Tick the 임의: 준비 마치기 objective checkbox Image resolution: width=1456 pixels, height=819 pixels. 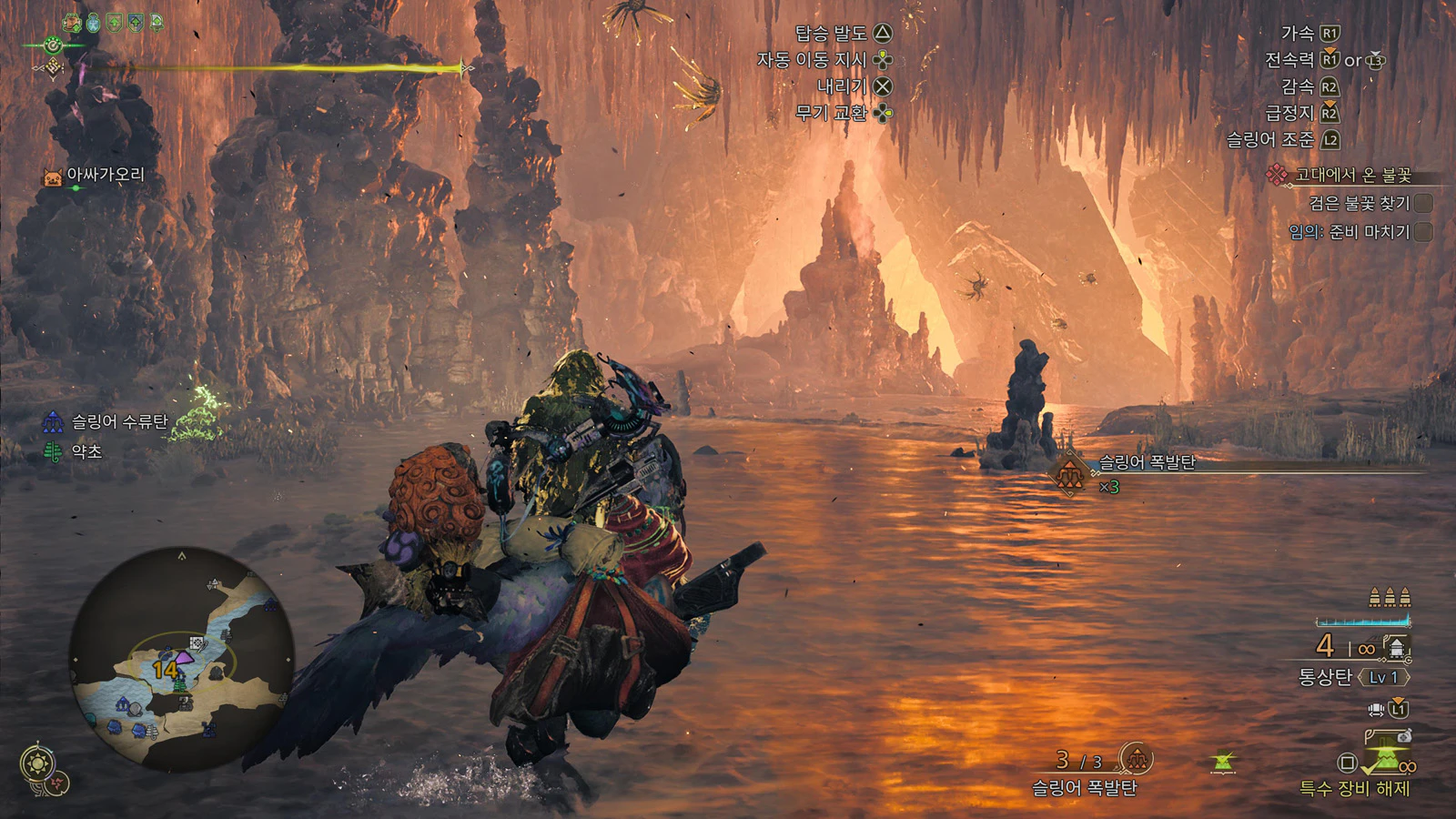pos(1423,232)
